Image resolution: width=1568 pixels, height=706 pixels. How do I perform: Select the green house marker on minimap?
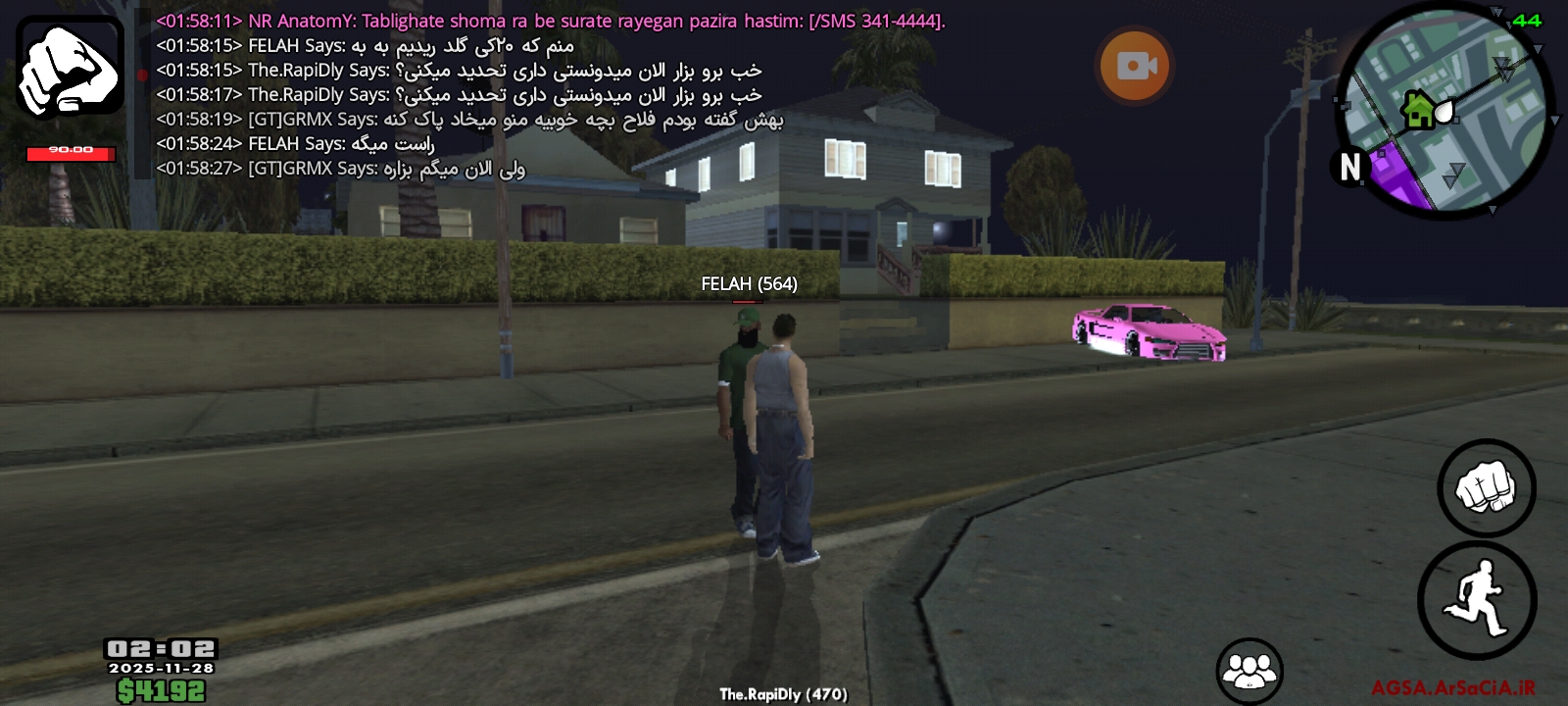(x=1417, y=110)
